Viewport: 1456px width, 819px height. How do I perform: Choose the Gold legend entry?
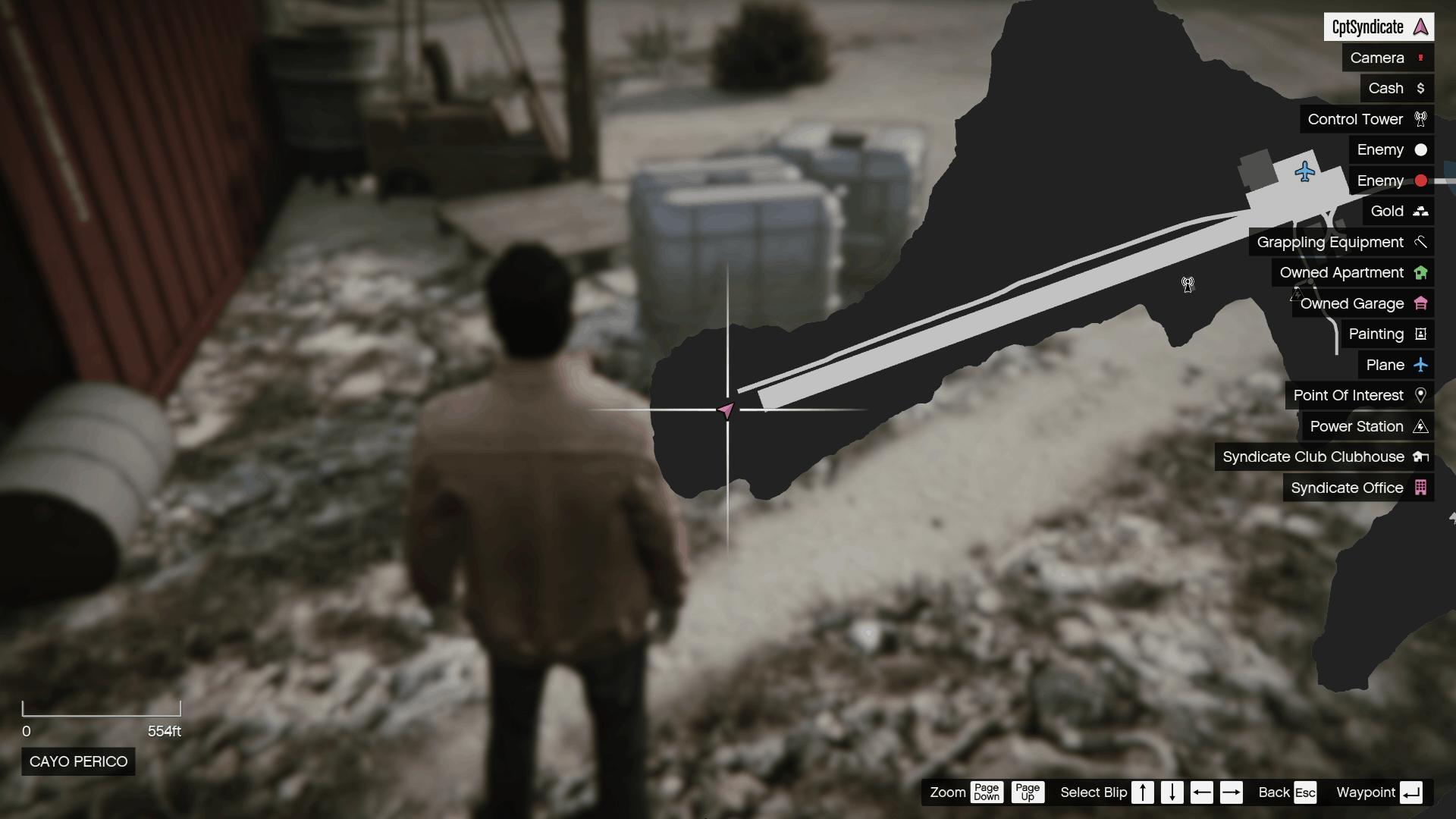tap(1398, 212)
